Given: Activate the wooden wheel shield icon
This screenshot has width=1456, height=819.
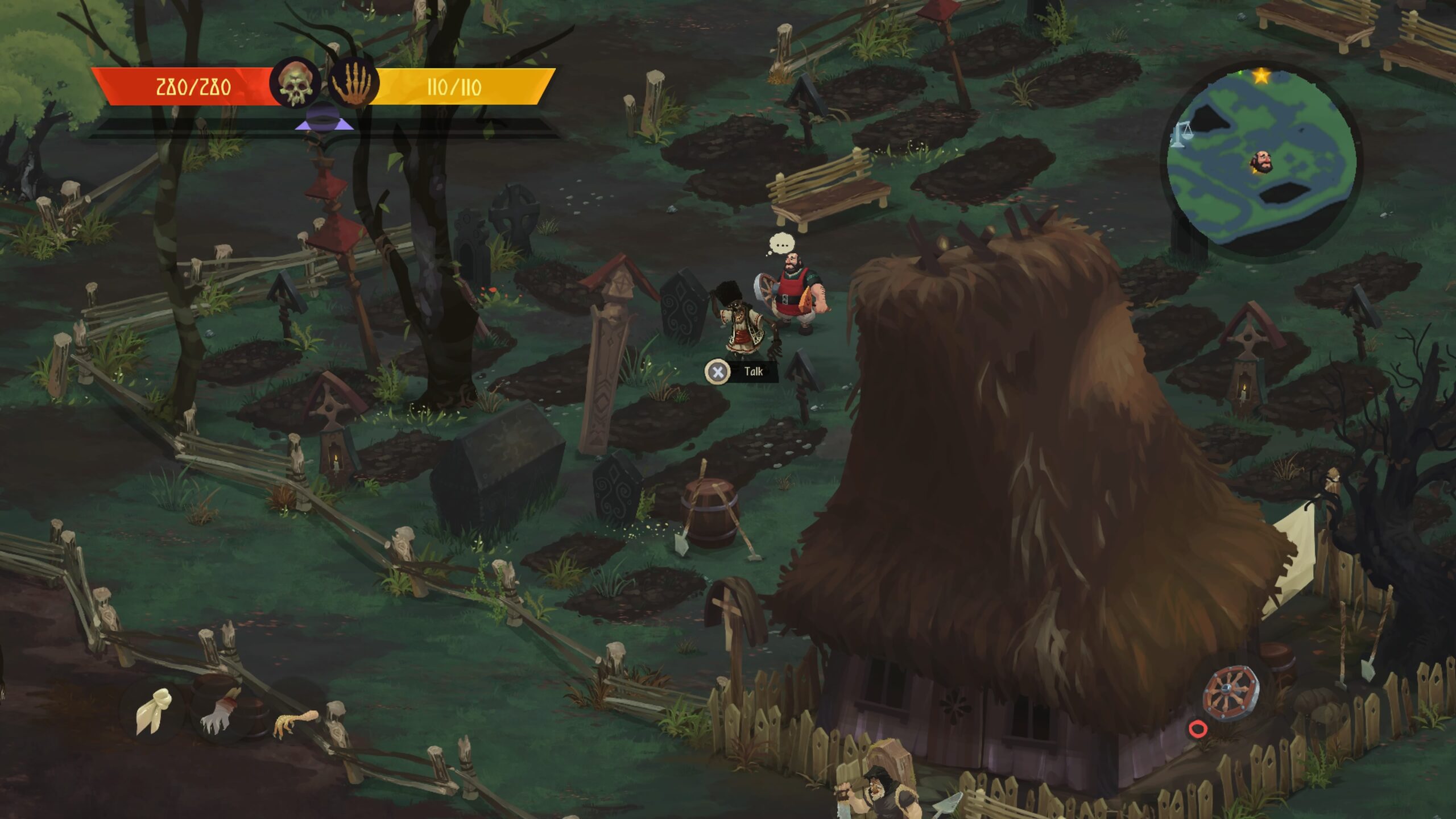Looking at the screenshot, I should coord(1230,693).
